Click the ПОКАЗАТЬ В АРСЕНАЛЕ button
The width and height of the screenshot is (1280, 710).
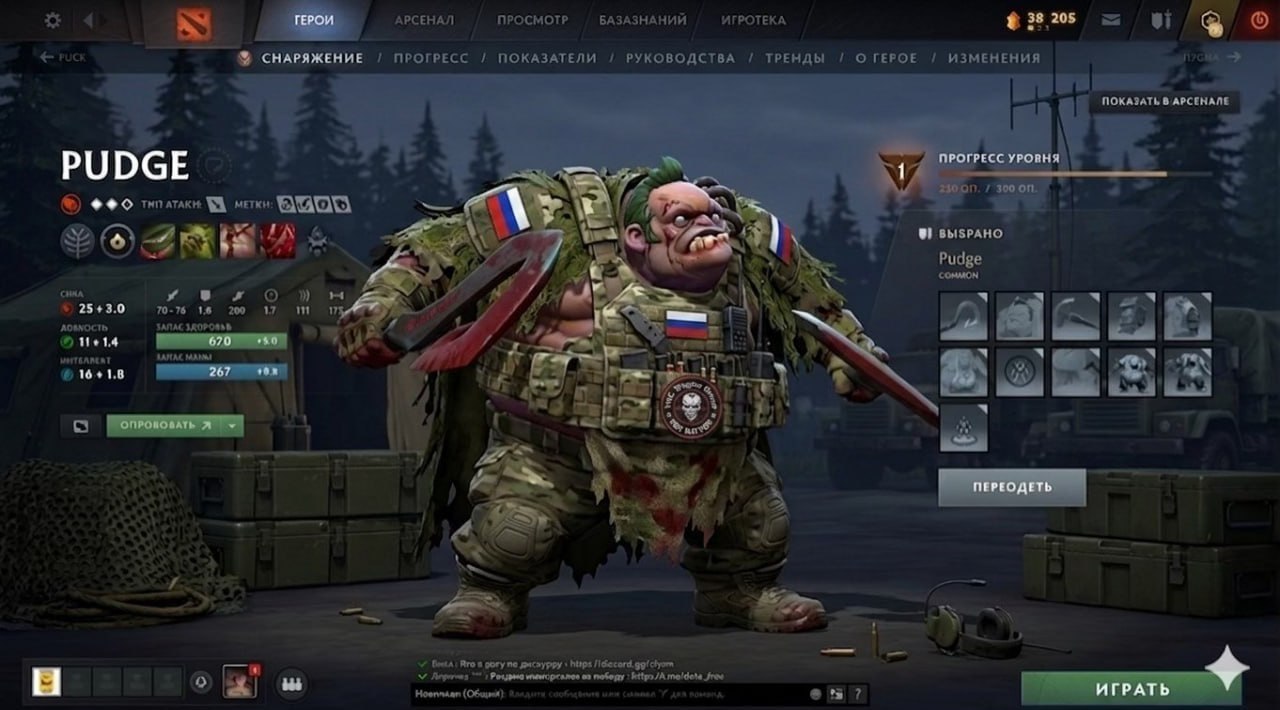pos(1165,101)
